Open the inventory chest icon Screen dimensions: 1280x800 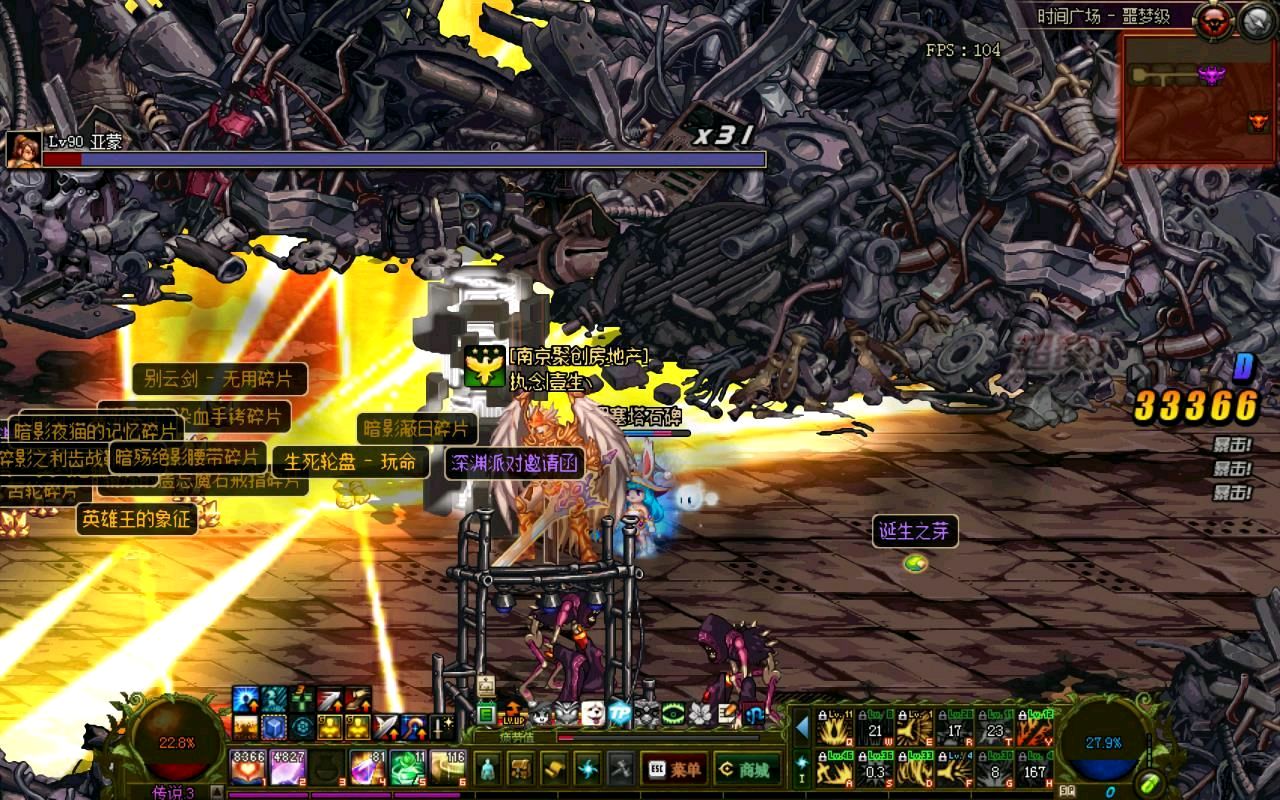click(520, 769)
